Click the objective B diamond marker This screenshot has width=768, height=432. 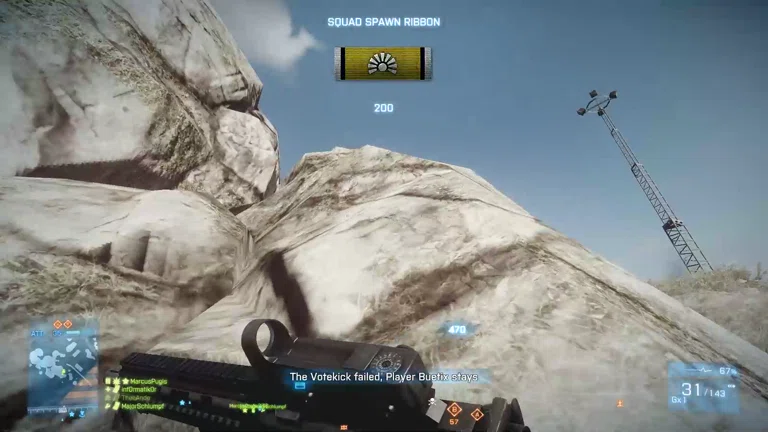(x=454, y=409)
